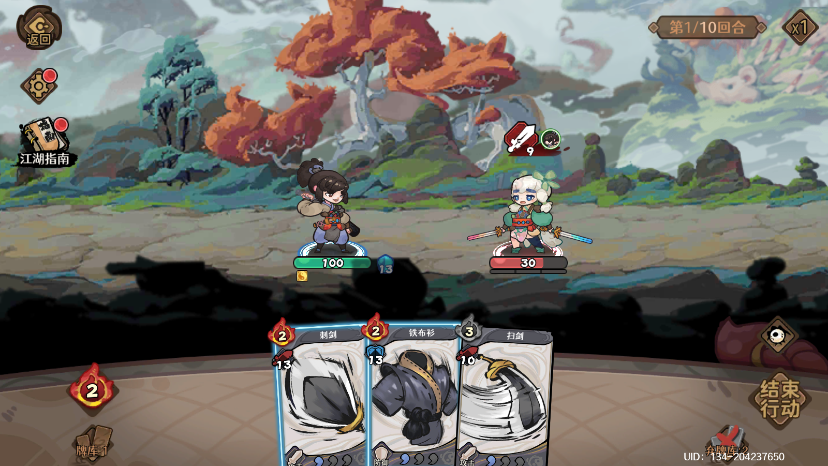Click the eye view icon
Image resolution: width=828 pixels, height=466 pixels.
click(778, 335)
